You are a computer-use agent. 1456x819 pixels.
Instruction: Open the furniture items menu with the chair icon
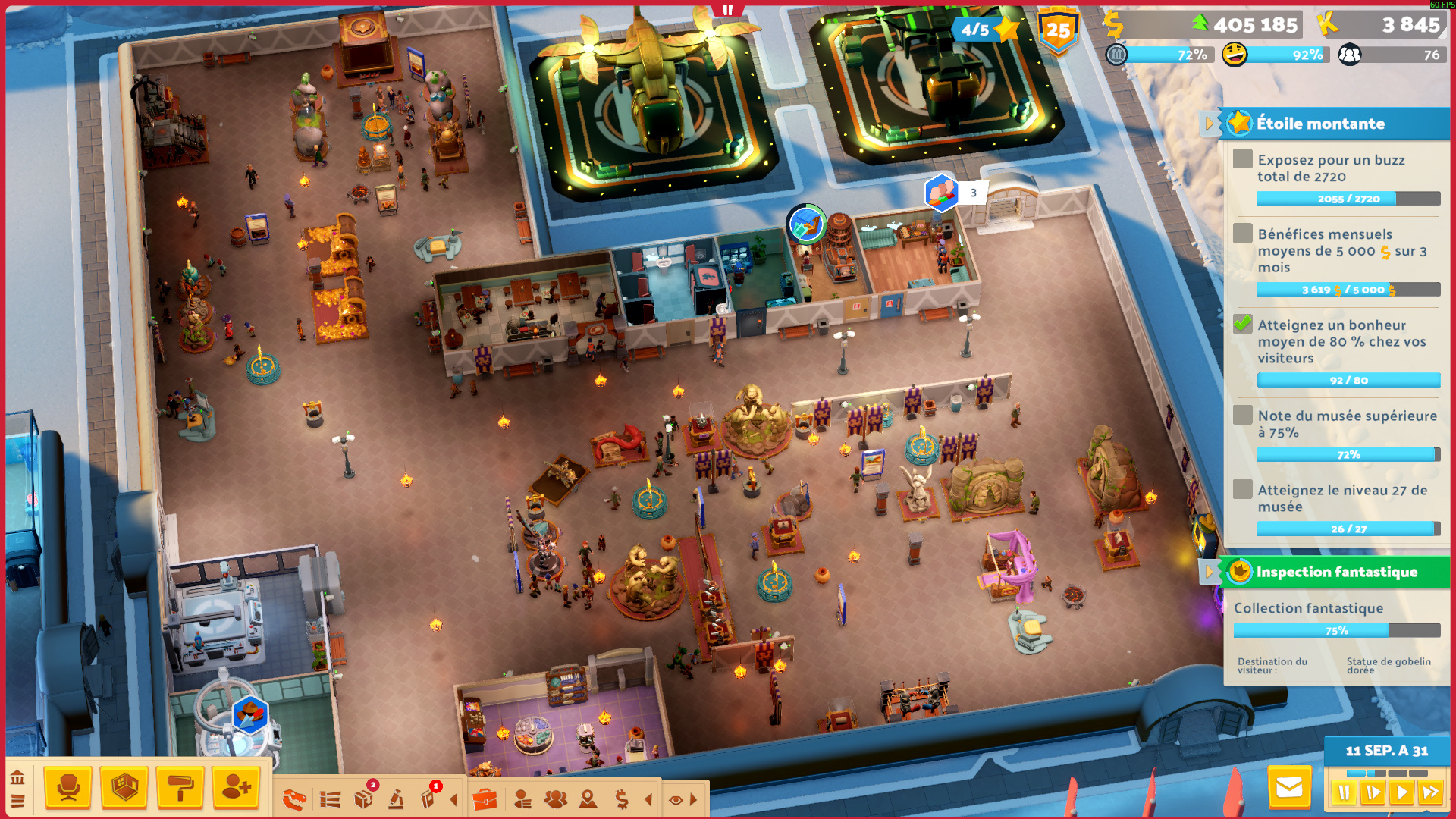click(68, 788)
